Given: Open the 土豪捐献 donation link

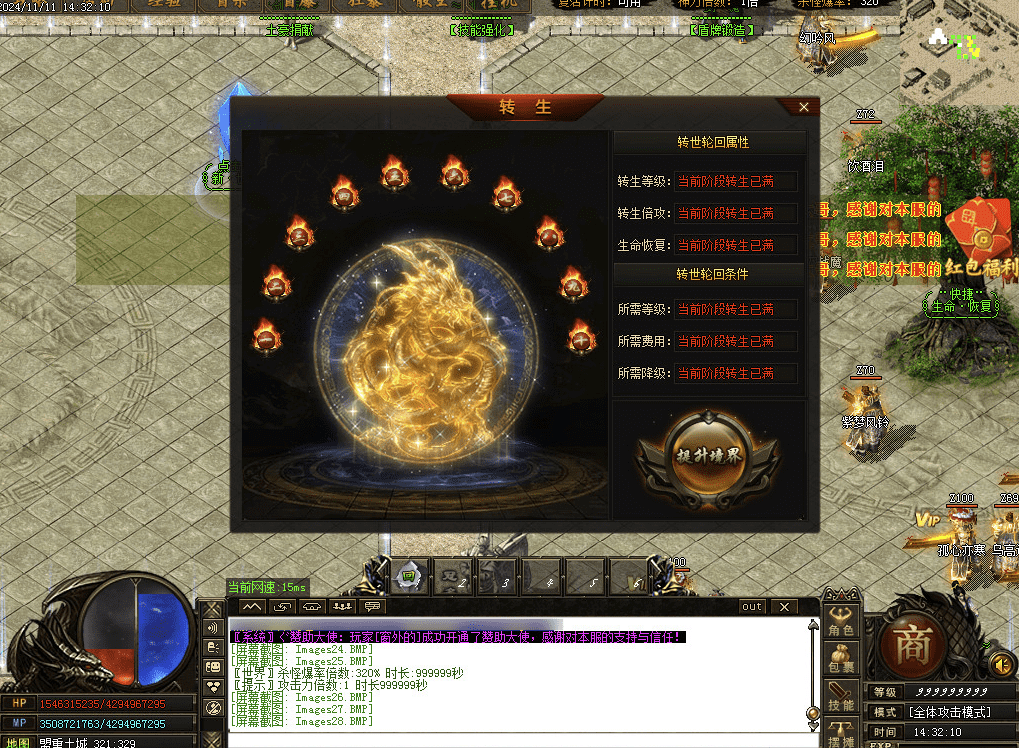Looking at the screenshot, I should [289, 30].
